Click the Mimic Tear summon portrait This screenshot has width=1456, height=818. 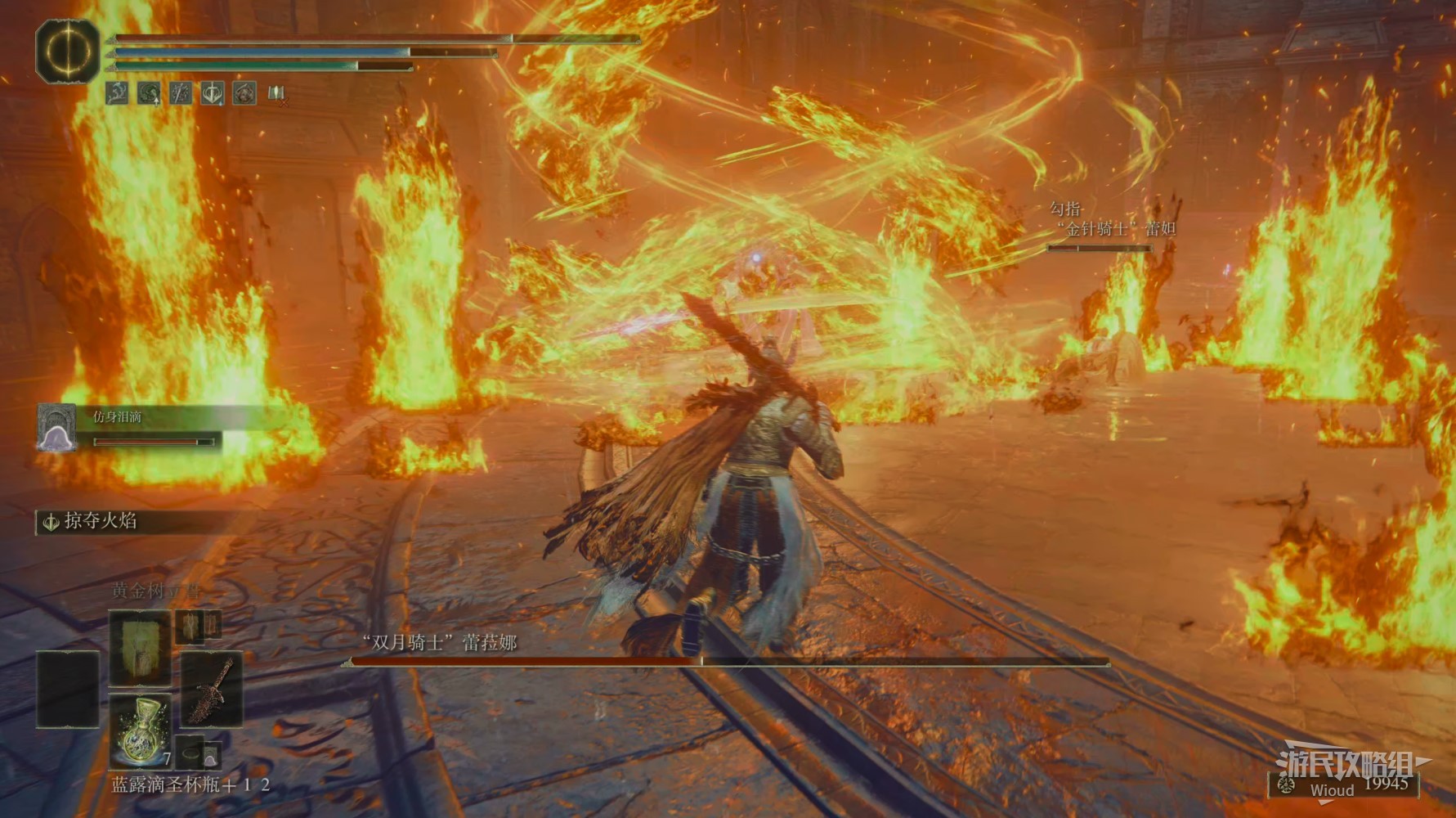(56, 428)
